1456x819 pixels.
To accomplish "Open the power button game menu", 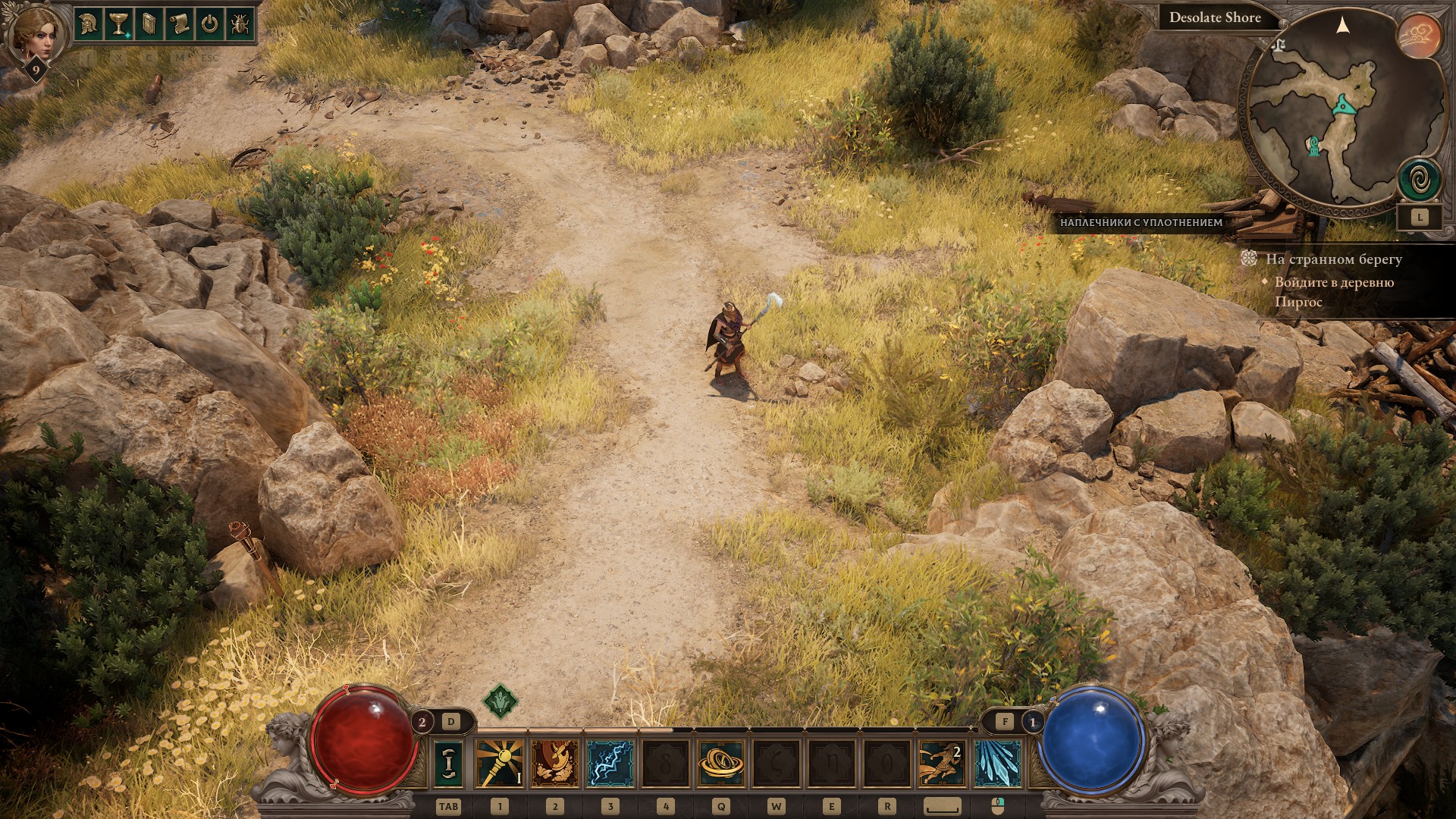I will (209, 24).
